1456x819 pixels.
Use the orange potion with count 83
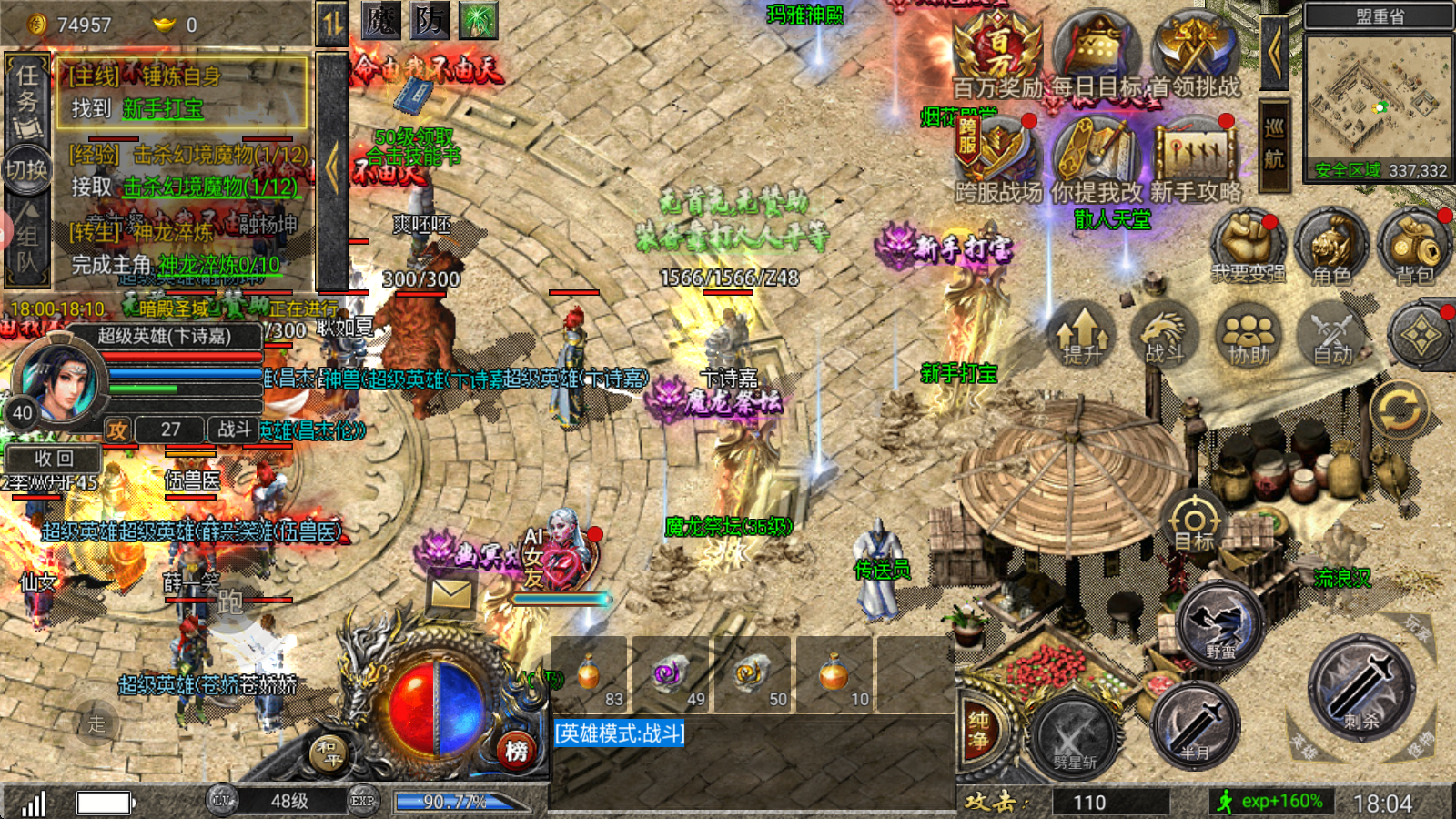click(x=590, y=675)
